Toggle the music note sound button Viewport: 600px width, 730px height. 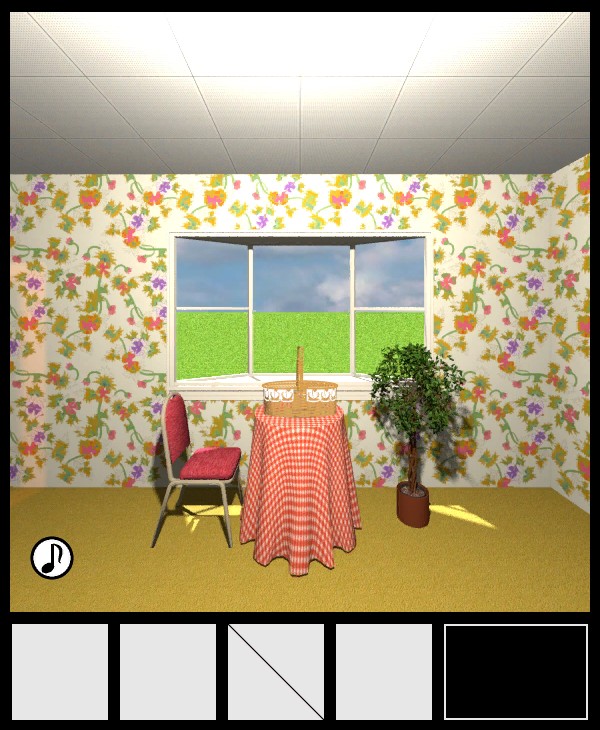[52, 557]
